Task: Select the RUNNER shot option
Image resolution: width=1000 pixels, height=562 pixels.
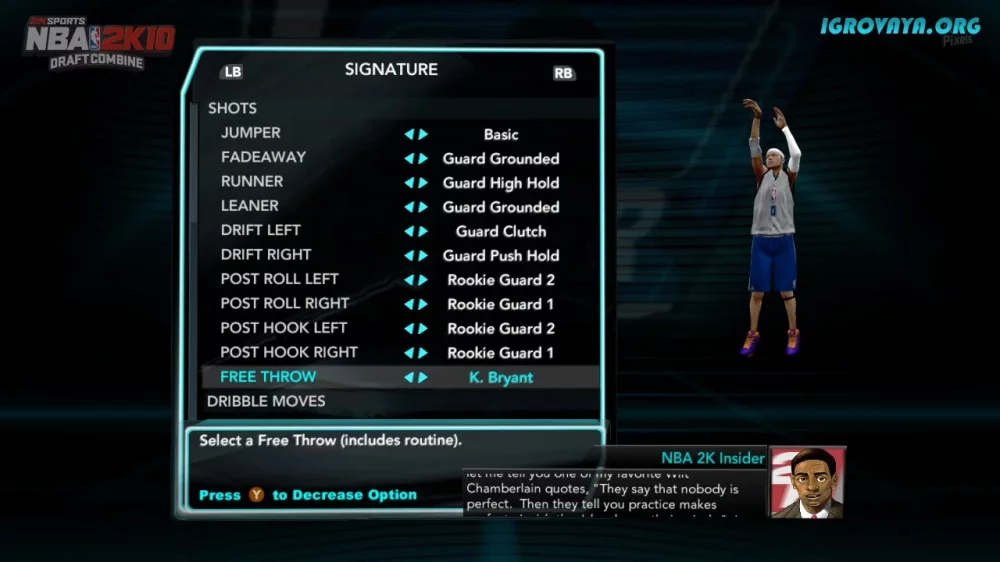Action: click(252, 181)
